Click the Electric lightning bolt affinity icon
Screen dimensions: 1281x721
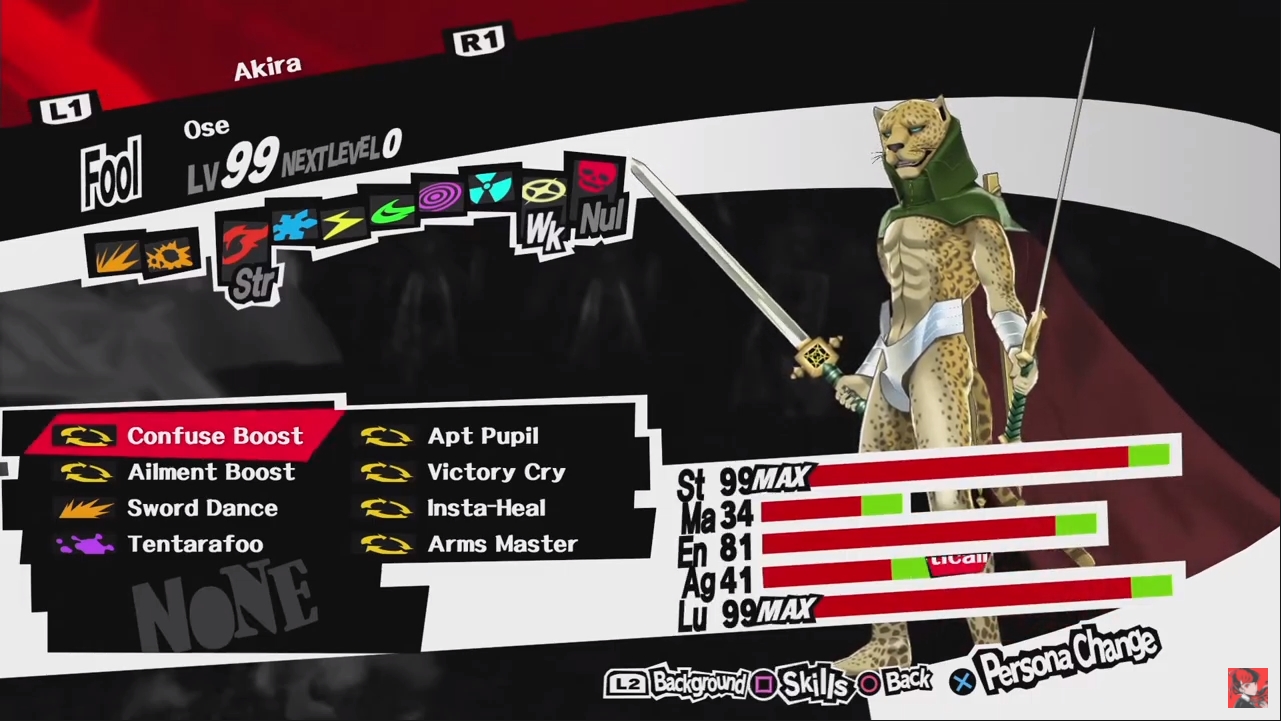tap(343, 222)
